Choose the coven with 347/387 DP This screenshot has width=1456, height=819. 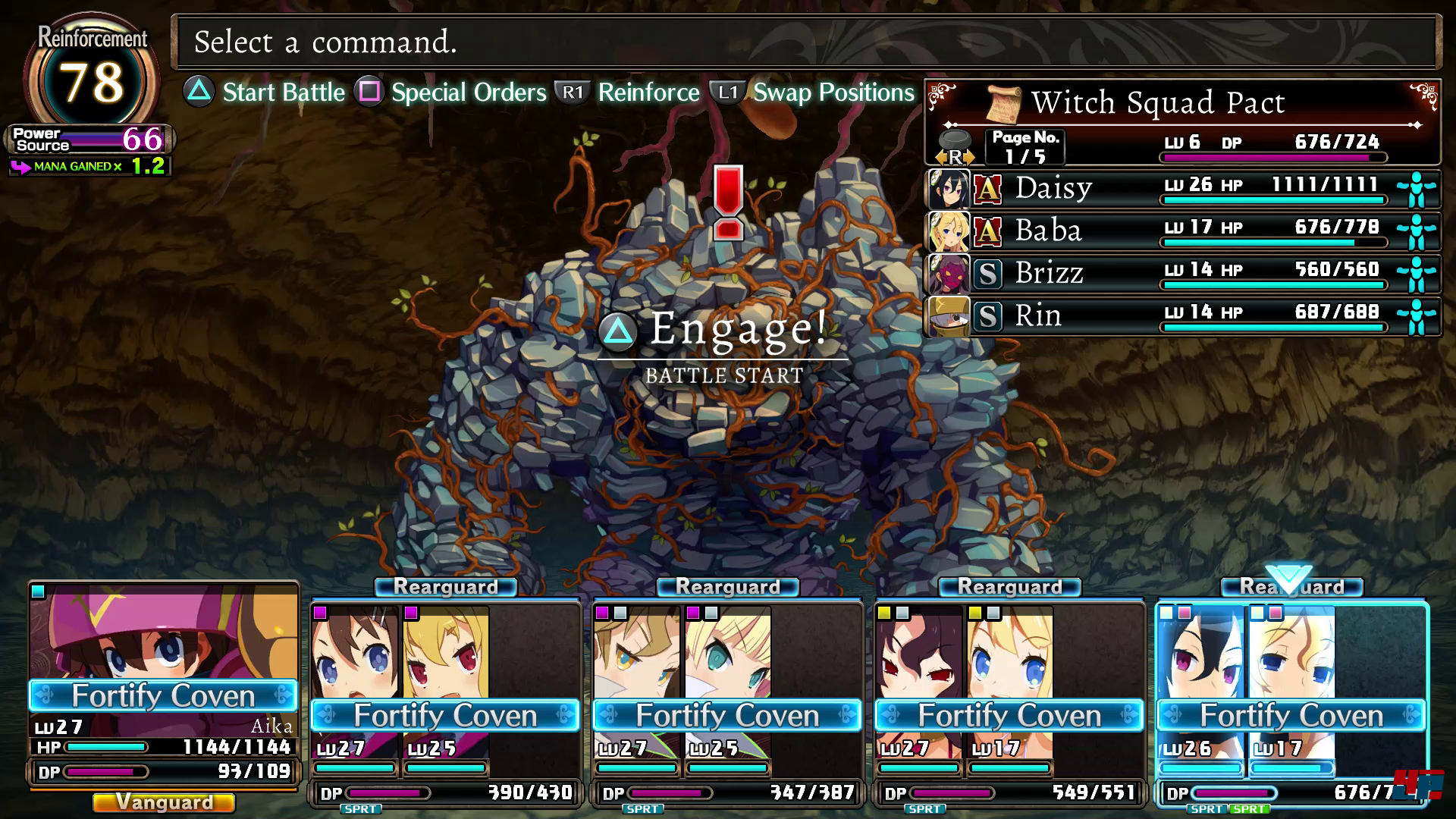(x=727, y=698)
